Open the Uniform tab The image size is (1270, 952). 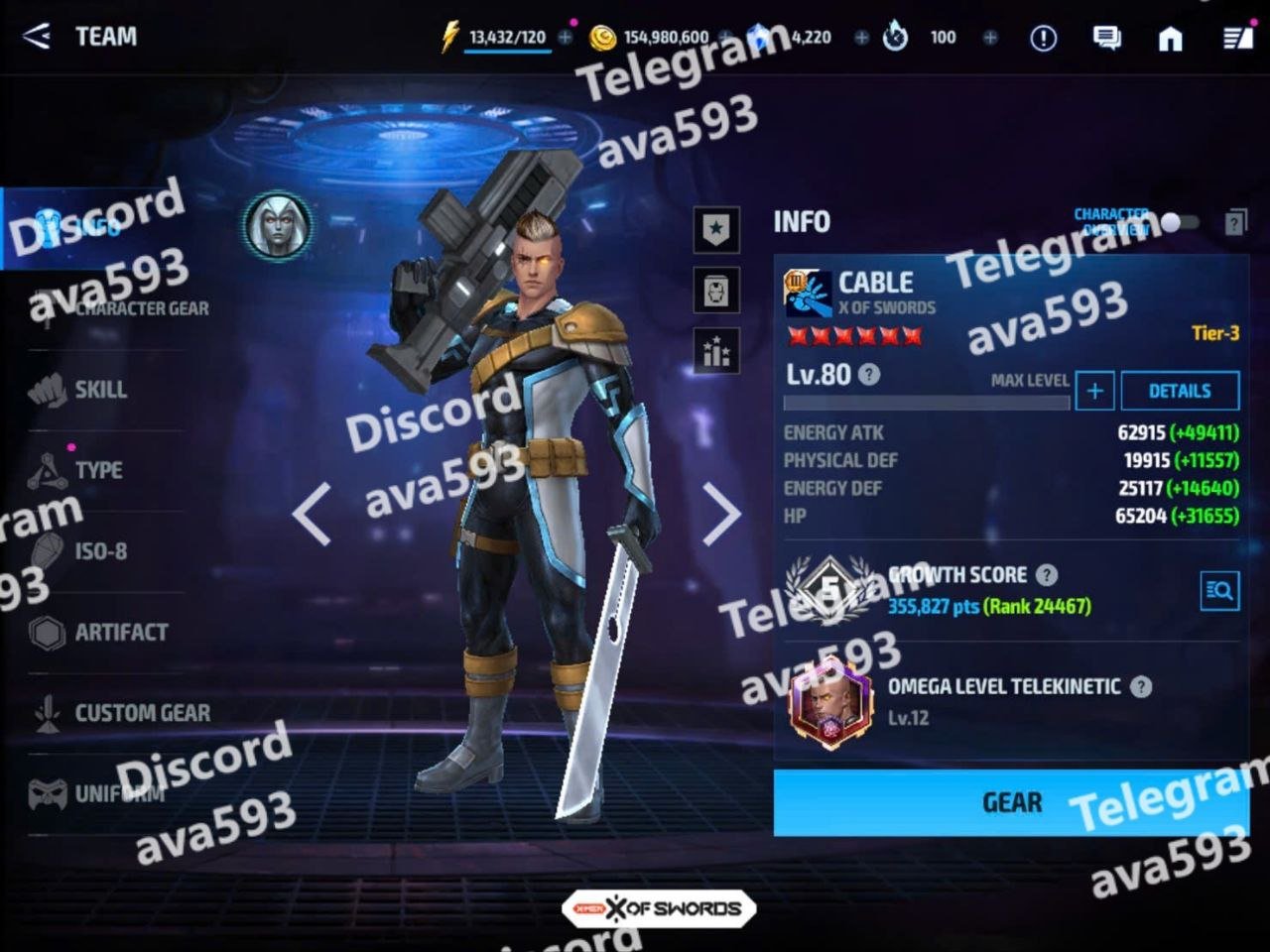click(119, 793)
